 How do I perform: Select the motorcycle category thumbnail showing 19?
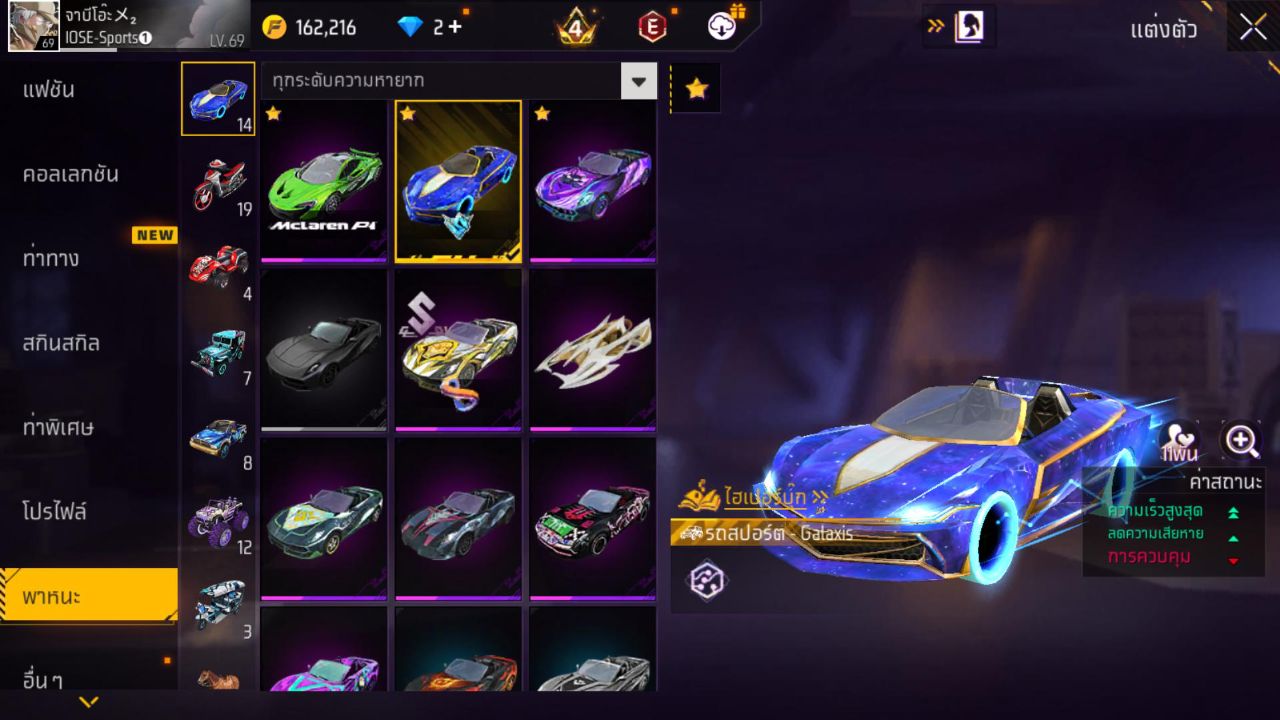coord(217,185)
